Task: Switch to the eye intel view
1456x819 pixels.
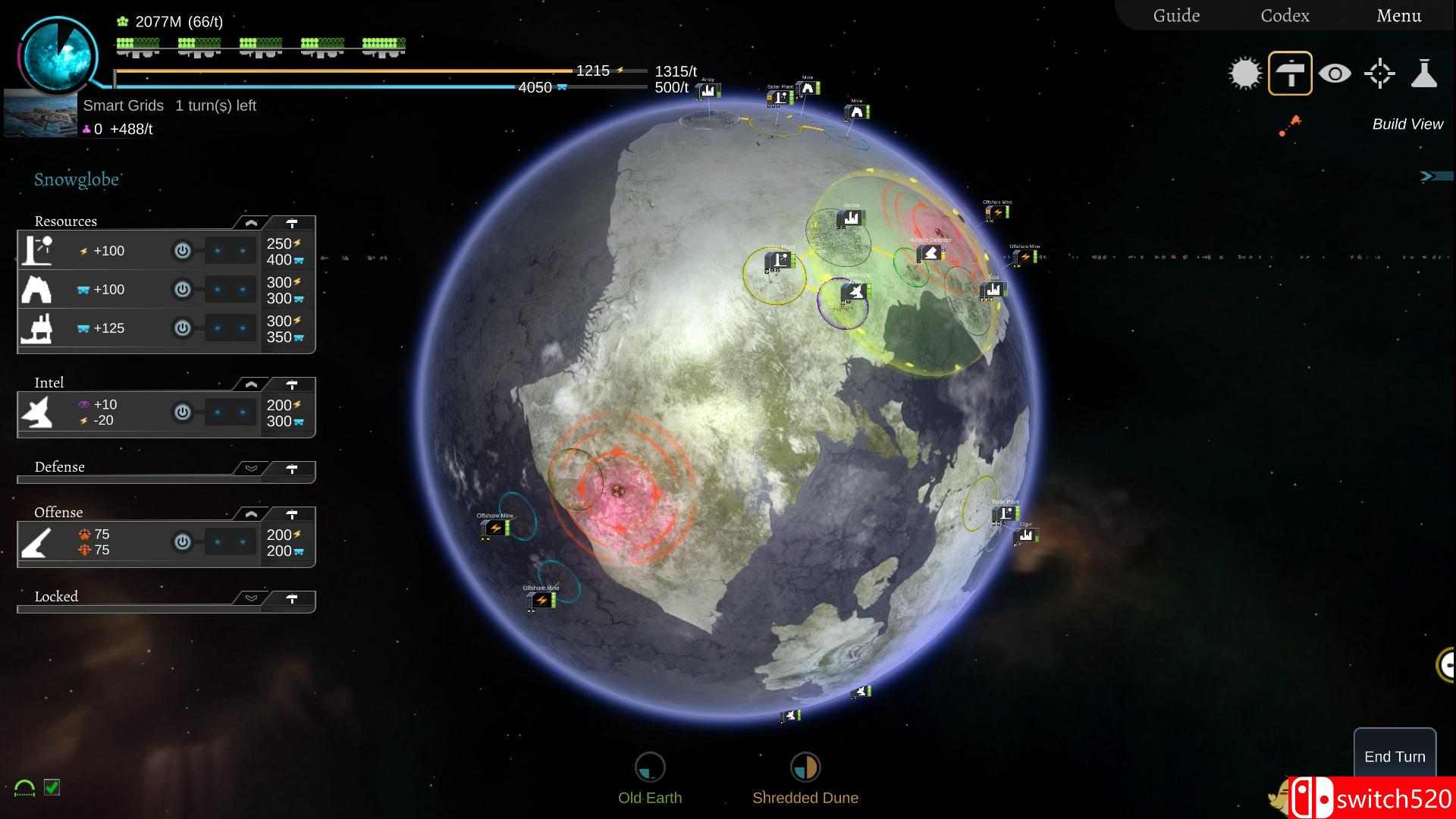Action: click(1335, 74)
